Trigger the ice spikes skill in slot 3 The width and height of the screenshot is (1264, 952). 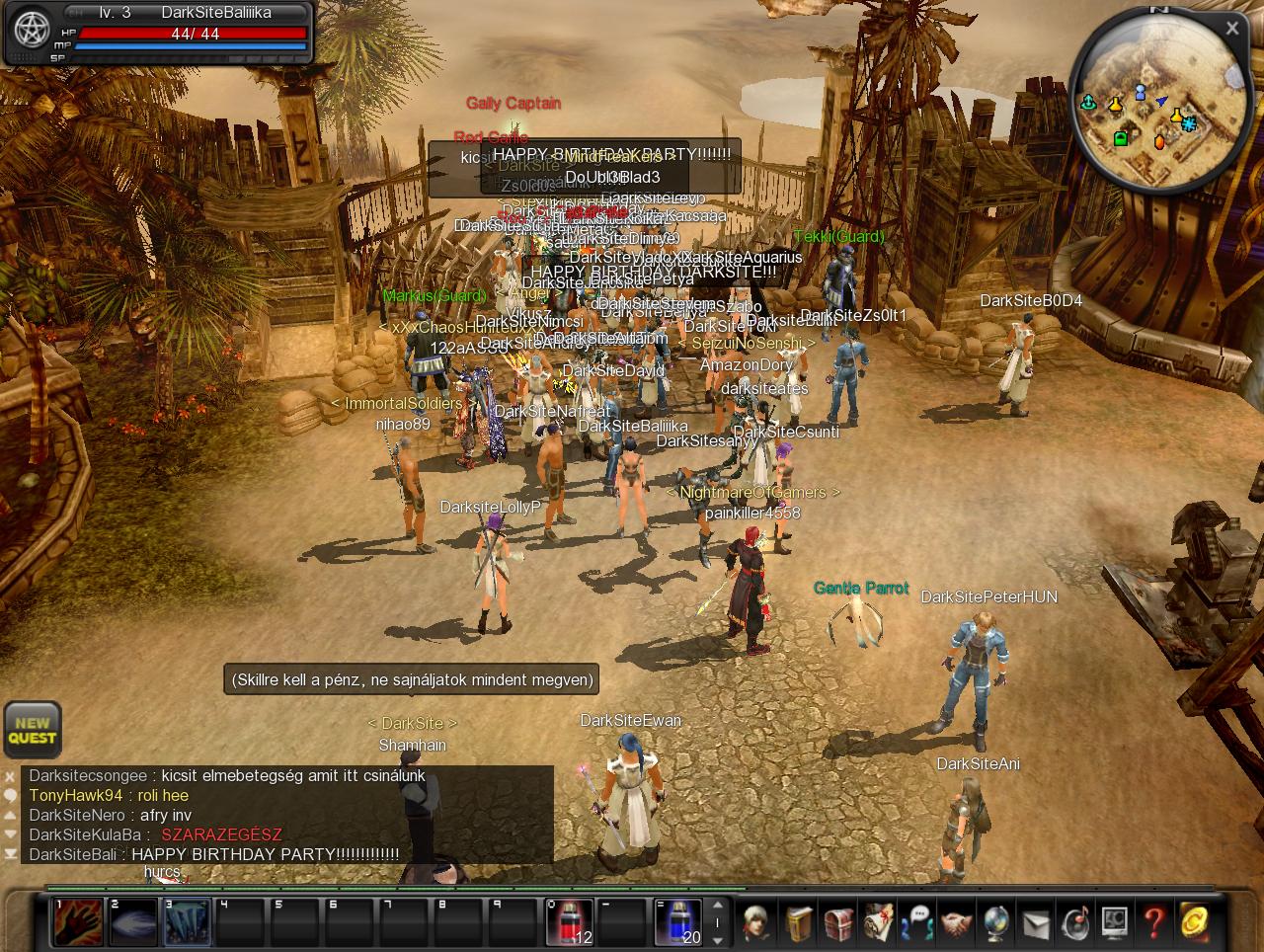[187, 922]
